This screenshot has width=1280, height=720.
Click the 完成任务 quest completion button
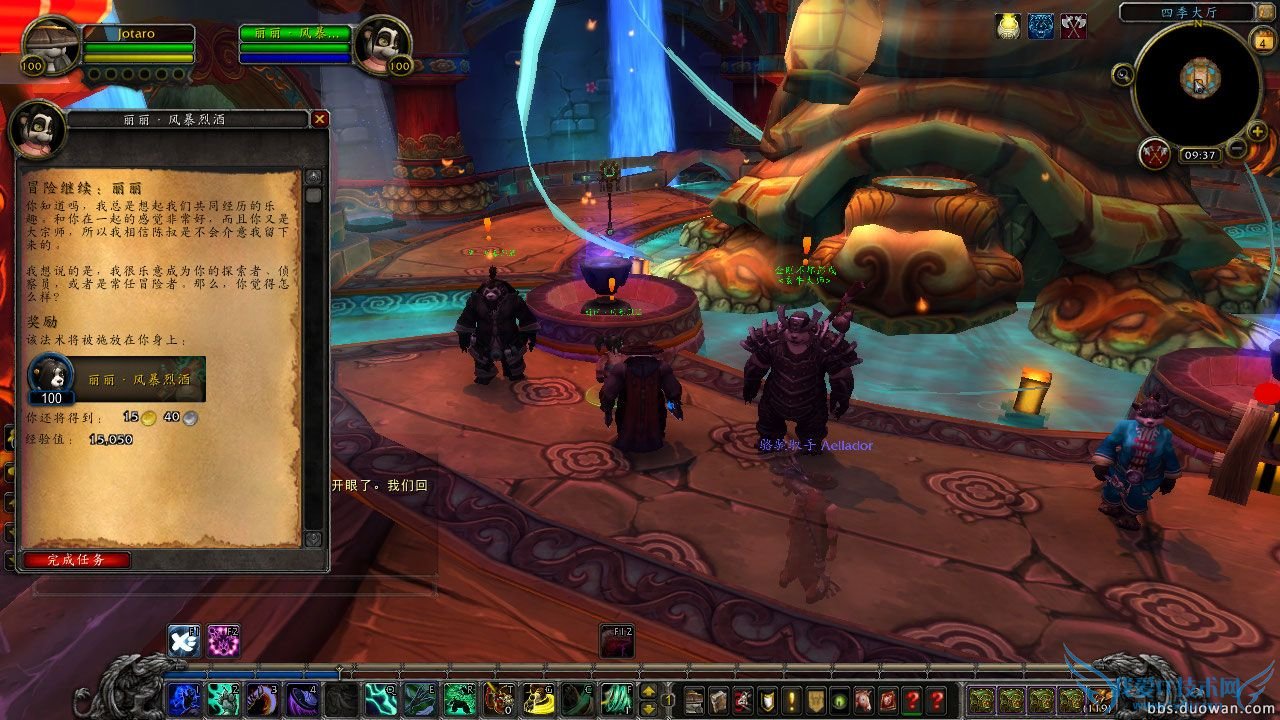point(76,560)
